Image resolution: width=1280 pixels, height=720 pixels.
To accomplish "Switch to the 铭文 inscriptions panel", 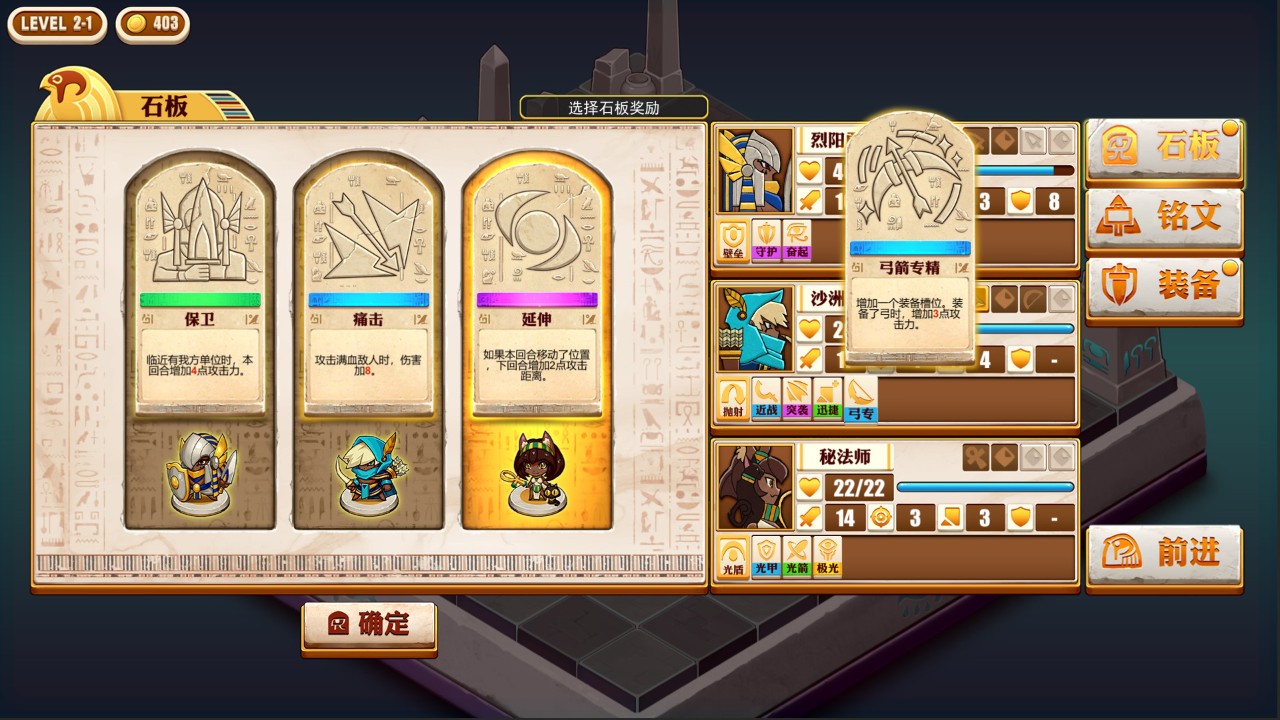I will tap(1164, 216).
